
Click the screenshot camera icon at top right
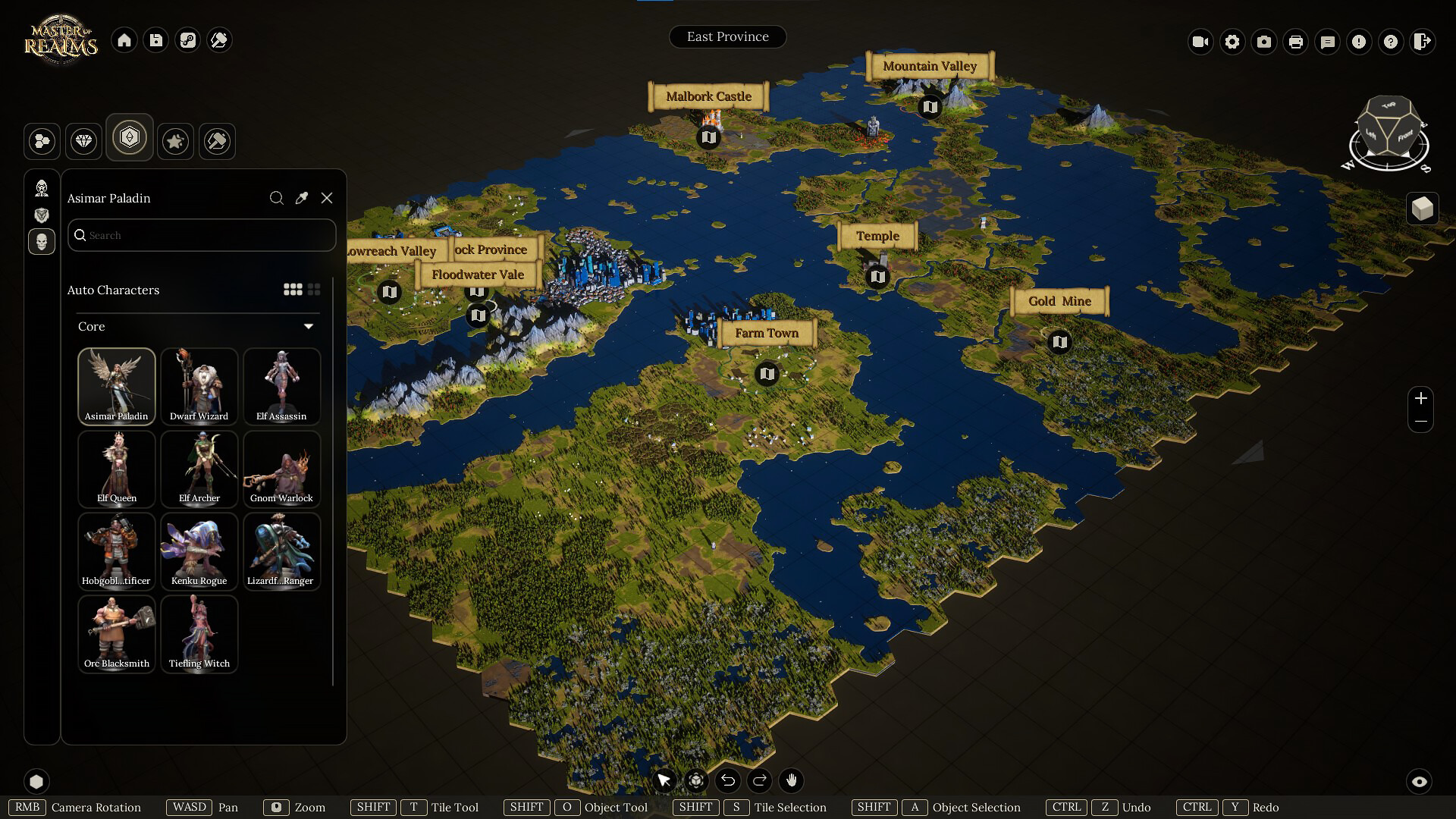pyautogui.click(x=1263, y=42)
